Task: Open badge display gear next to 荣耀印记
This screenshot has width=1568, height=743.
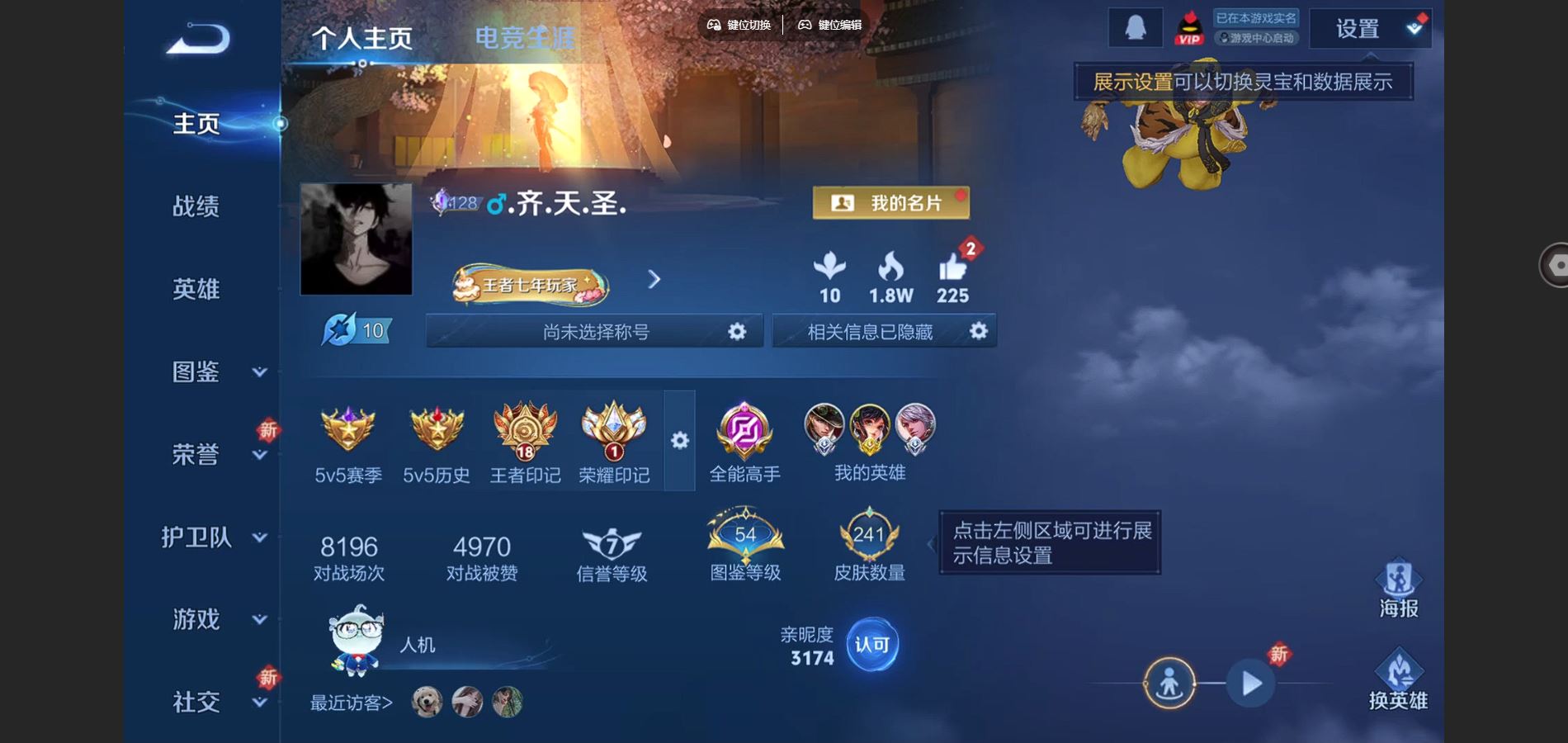Action: point(679,442)
